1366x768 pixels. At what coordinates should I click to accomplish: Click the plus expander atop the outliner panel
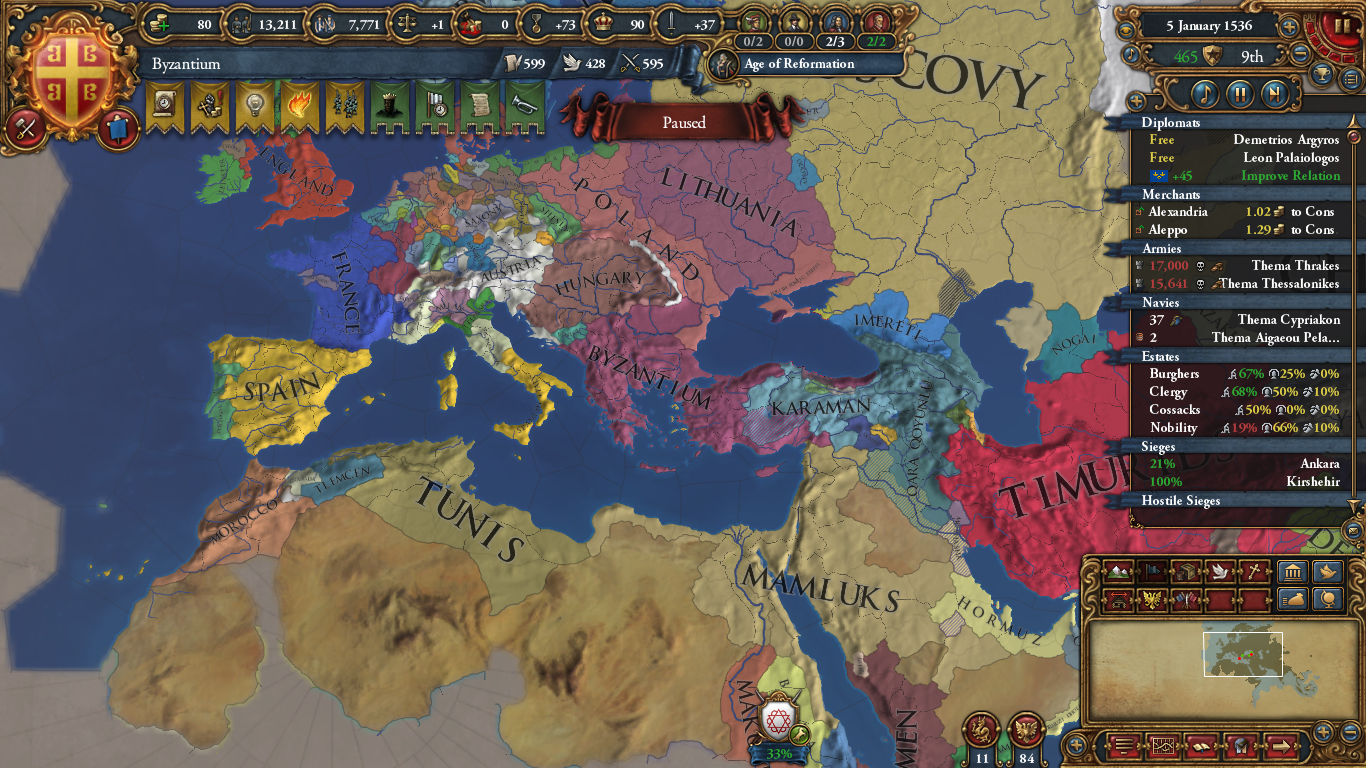coord(1136,100)
